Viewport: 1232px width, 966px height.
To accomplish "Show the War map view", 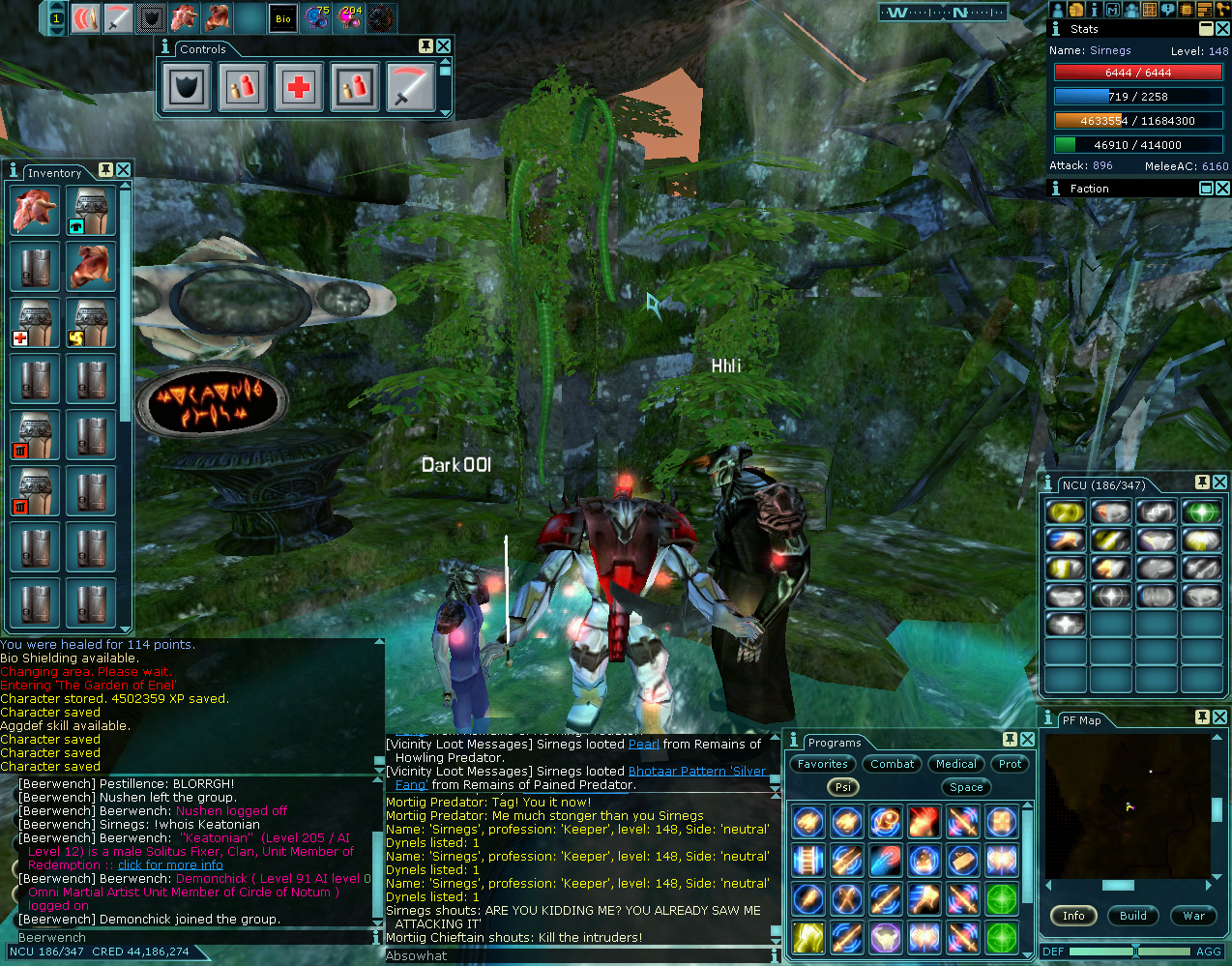I will pos(1194,916).
